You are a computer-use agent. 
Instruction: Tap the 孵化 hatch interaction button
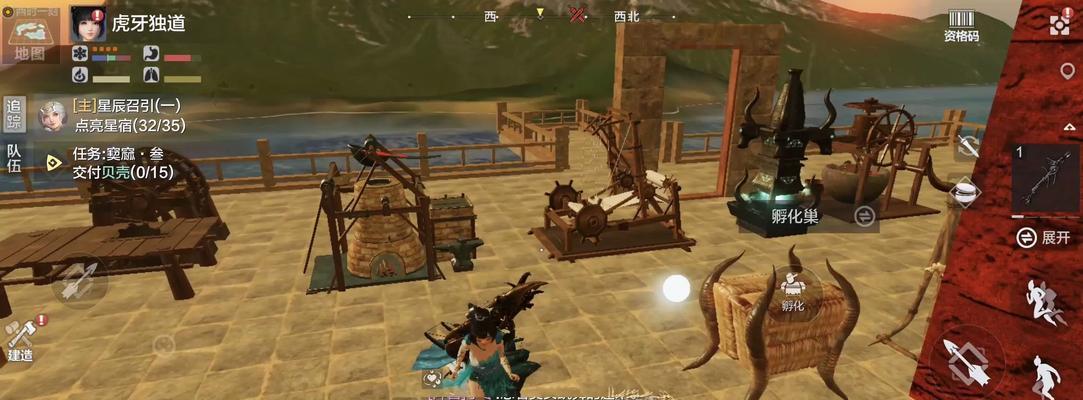[793, 293]
